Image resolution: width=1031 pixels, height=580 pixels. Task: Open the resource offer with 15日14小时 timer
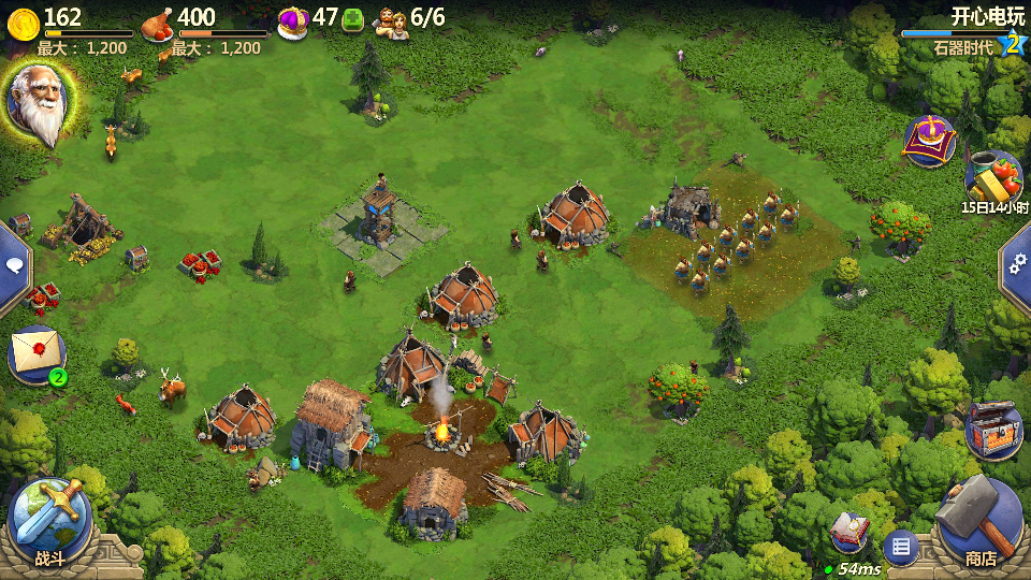994,180
